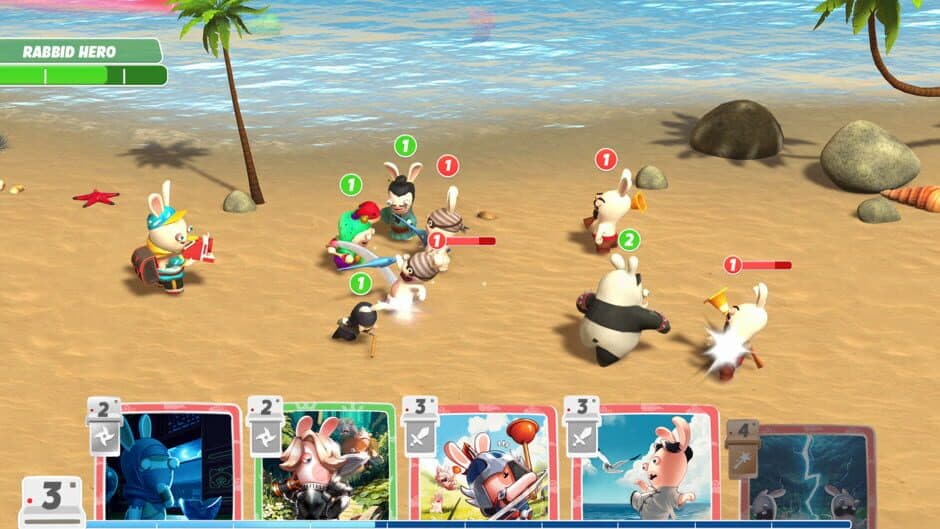Select the lightning storm spell card
Viewport: 940px width, 529px height.
click(810, 475)
